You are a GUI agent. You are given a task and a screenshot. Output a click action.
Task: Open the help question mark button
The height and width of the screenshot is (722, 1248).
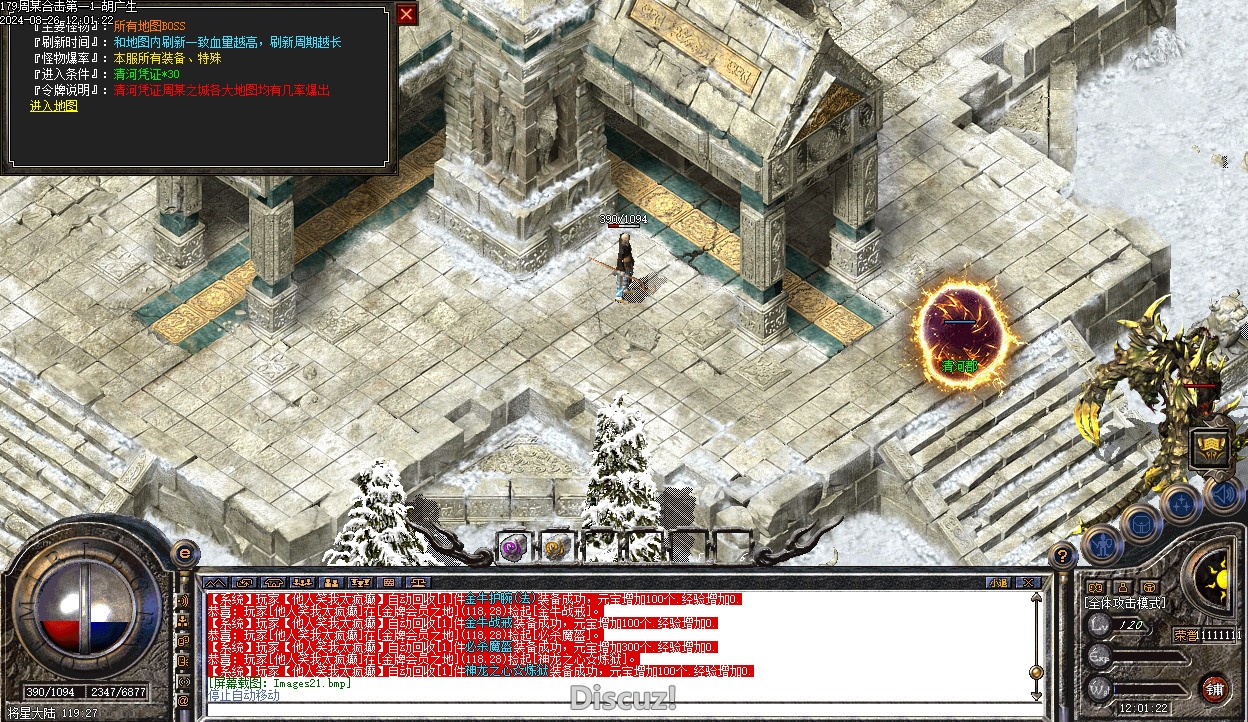1063,556
